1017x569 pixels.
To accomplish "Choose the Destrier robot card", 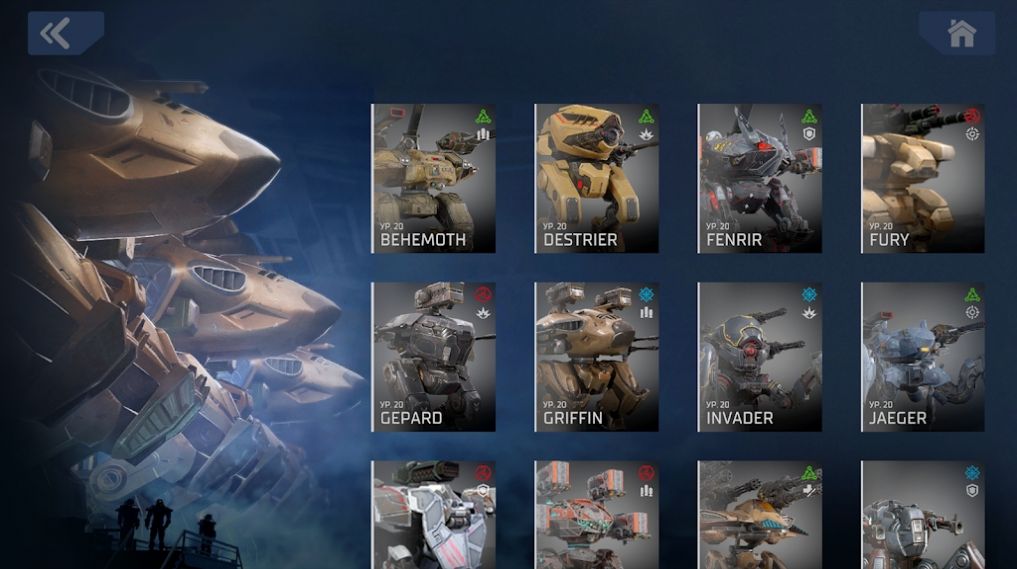I will pyautogui.click(x=596, y=178).
